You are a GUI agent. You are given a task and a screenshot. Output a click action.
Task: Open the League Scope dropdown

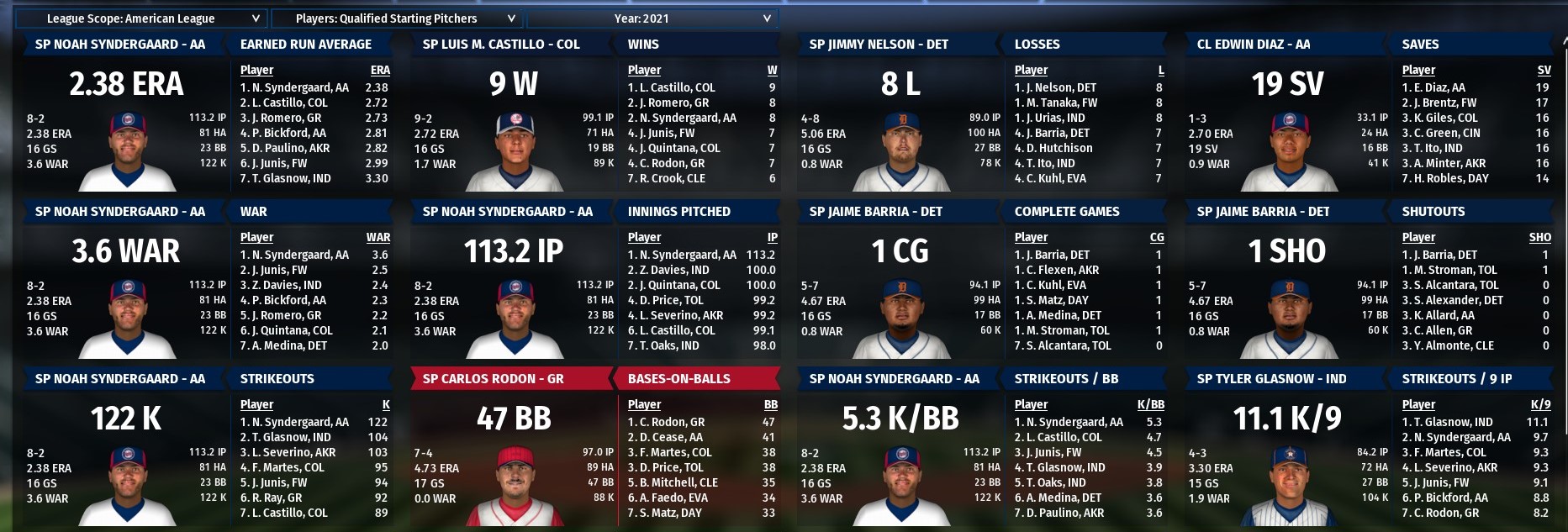click(x=140, y=18)
